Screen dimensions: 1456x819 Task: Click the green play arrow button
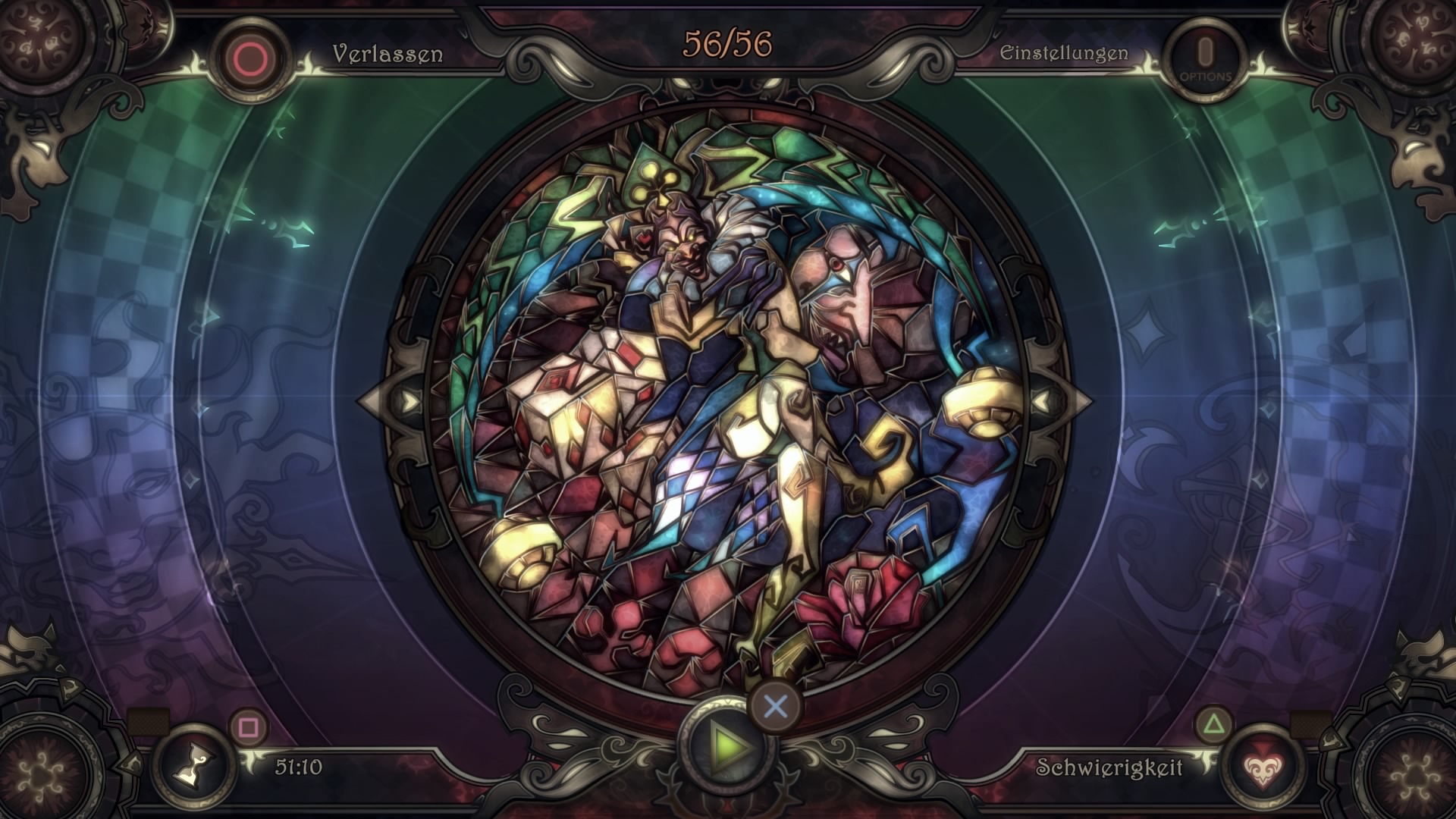point(726,746)
